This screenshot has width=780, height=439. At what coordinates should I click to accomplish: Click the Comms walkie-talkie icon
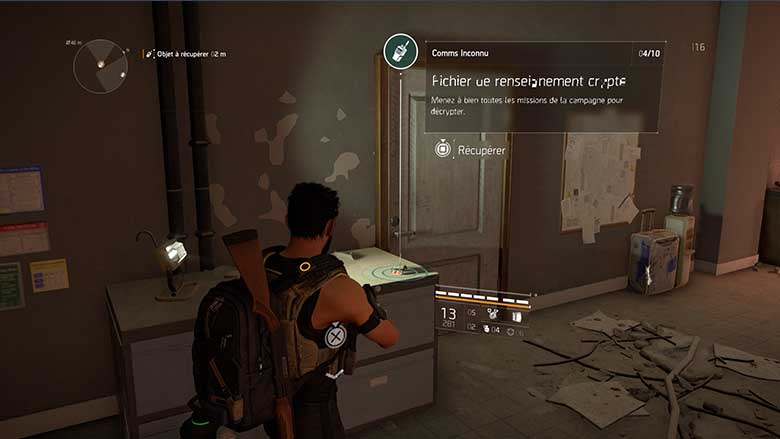(x=400, y=53)
